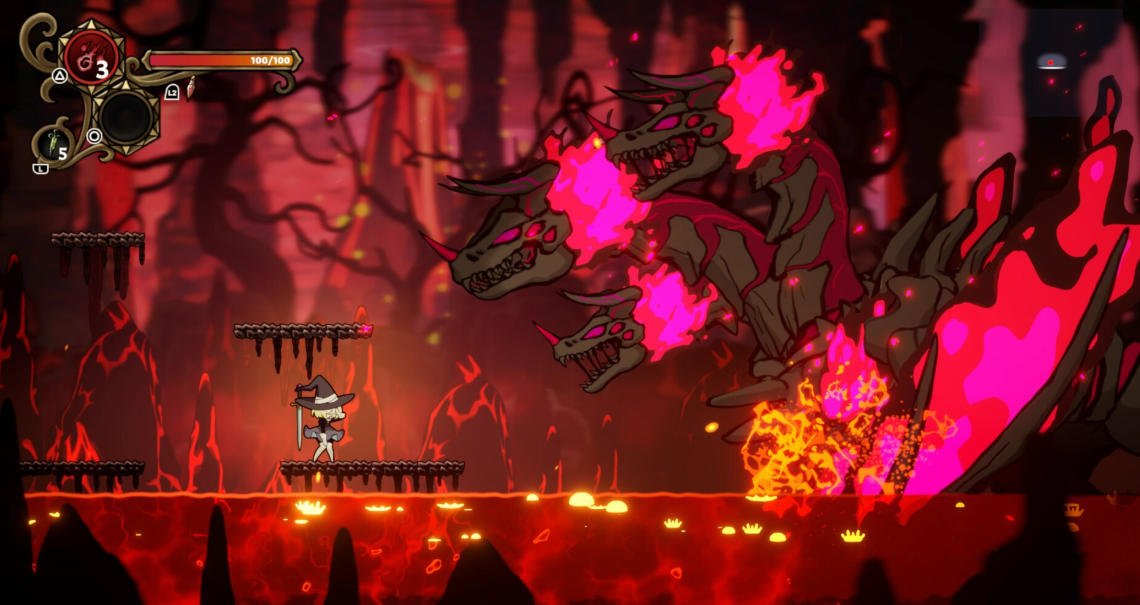Activate the fireball spell icon

(x=91, y=58)
